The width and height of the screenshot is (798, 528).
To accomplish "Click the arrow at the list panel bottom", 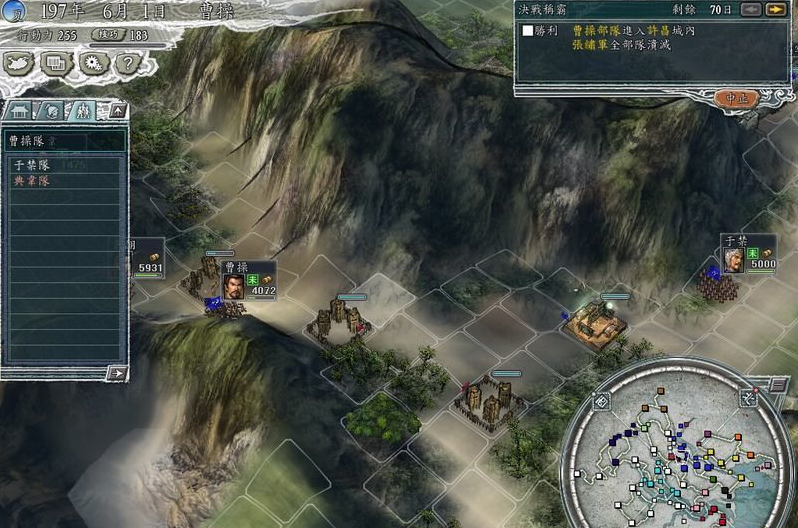I will (117, 373).
